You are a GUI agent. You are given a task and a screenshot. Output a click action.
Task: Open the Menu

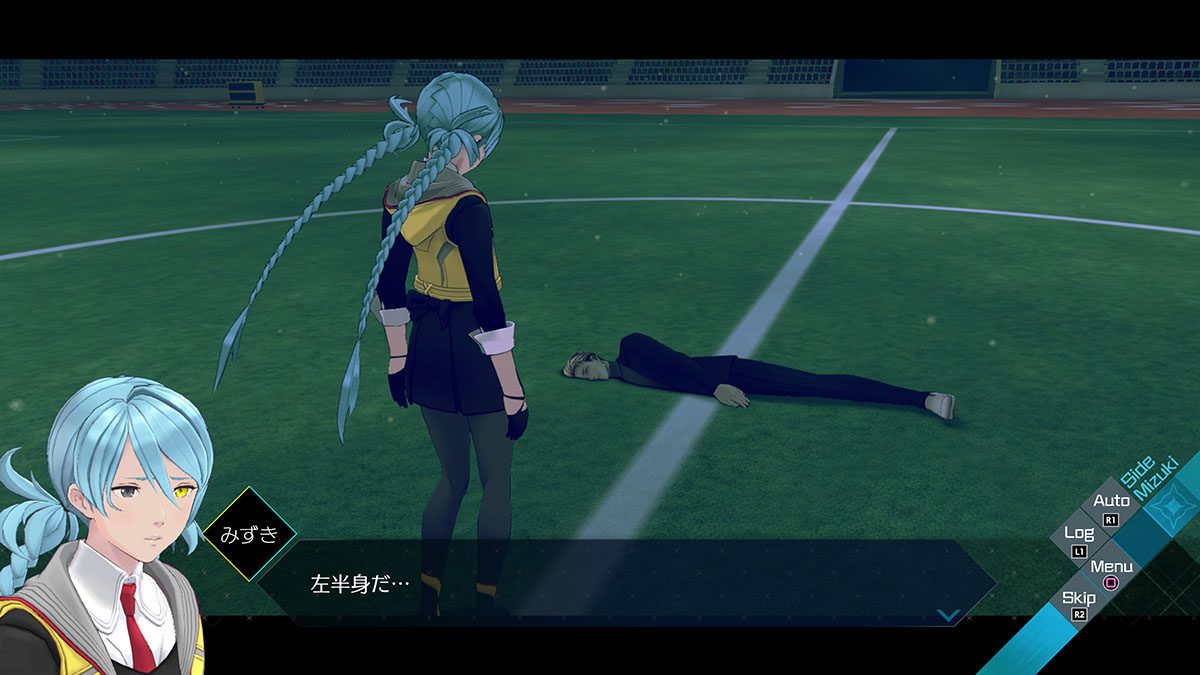click(x=1111, y=573)
